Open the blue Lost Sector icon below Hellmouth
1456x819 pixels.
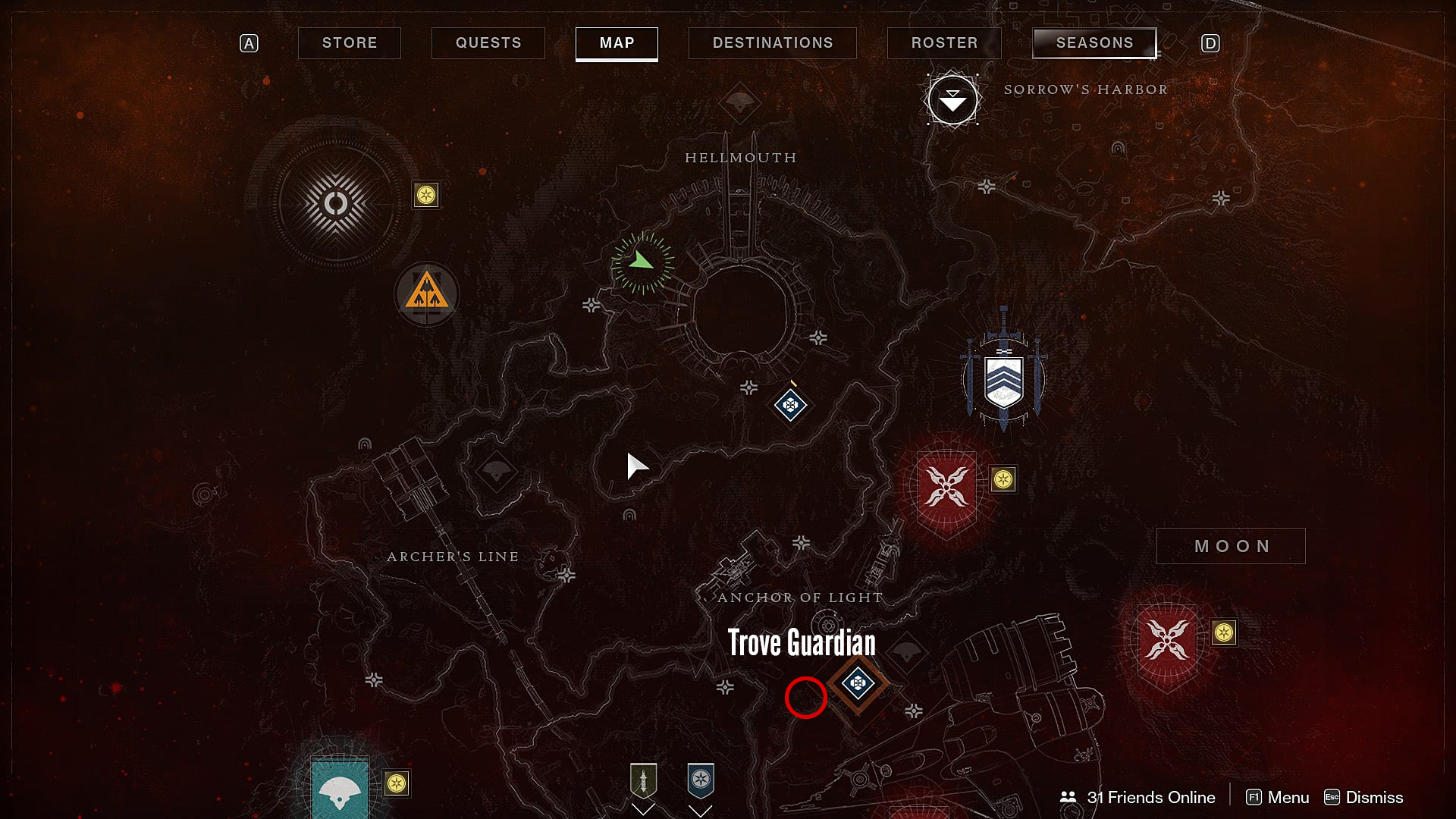pyautogui.click(x=789, y=406)
